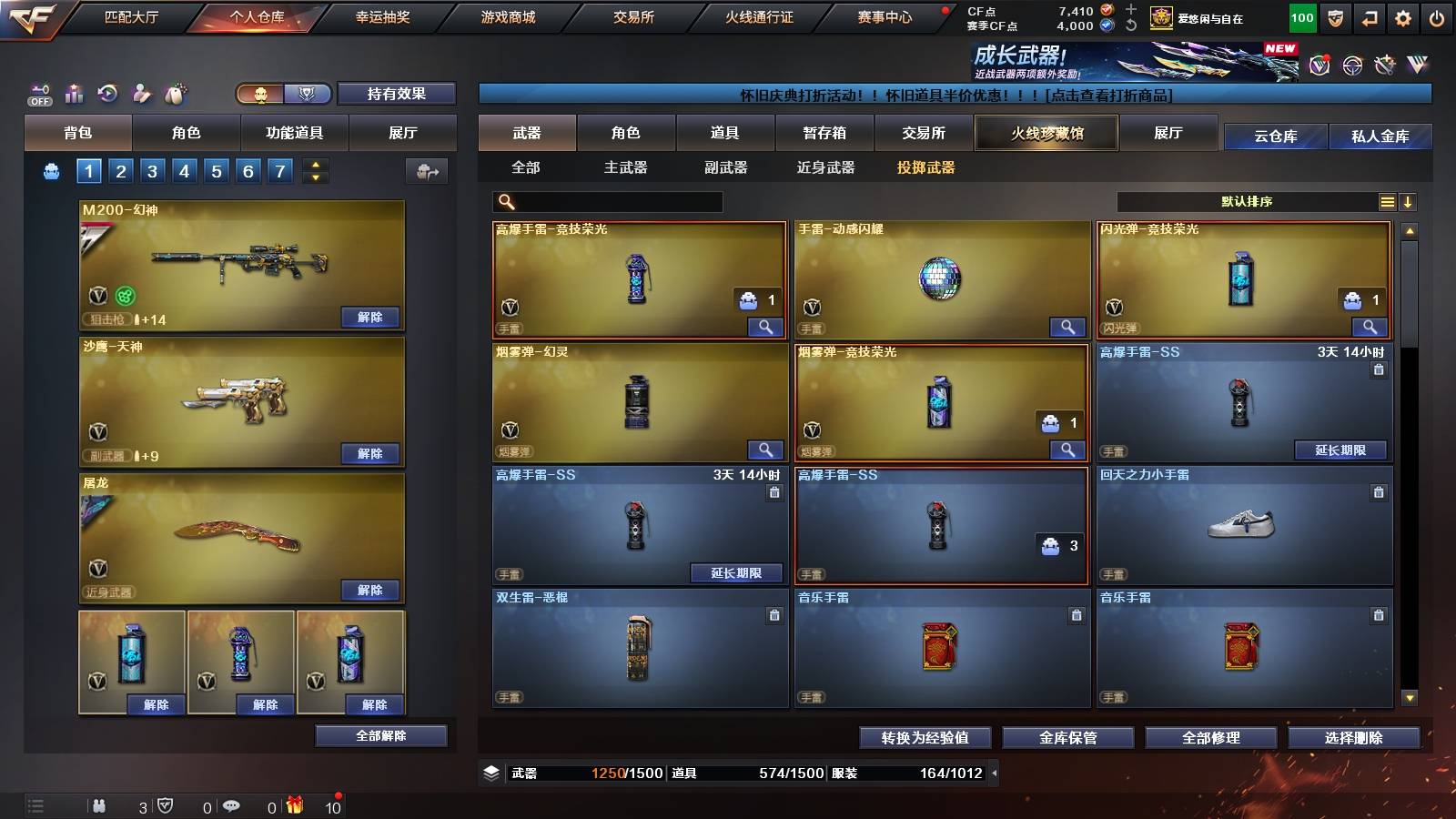Click the CF shield security icon near the gear

[x=1335, y=17]
